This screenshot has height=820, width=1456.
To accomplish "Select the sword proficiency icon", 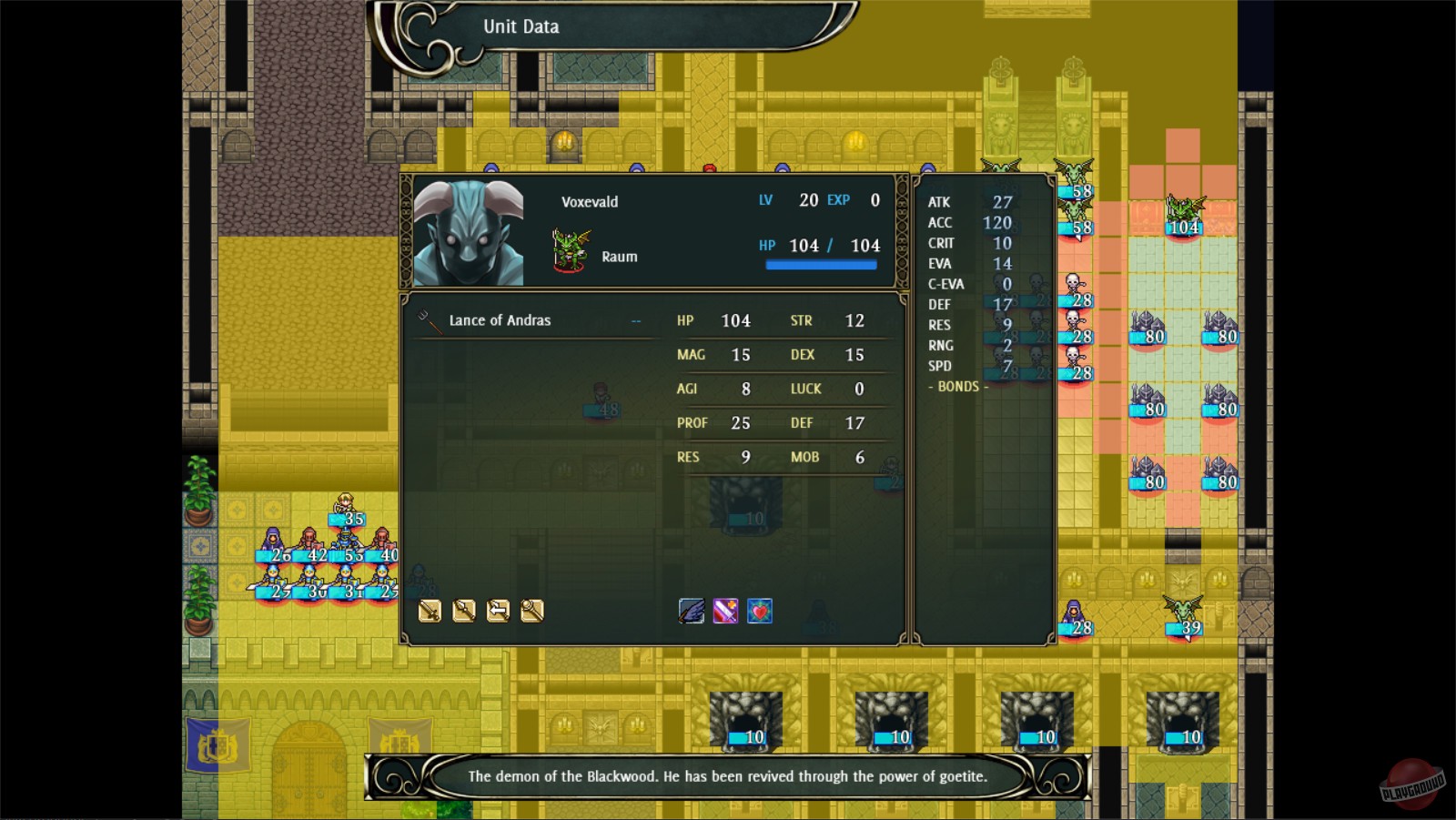I will (x=428, y=612).
